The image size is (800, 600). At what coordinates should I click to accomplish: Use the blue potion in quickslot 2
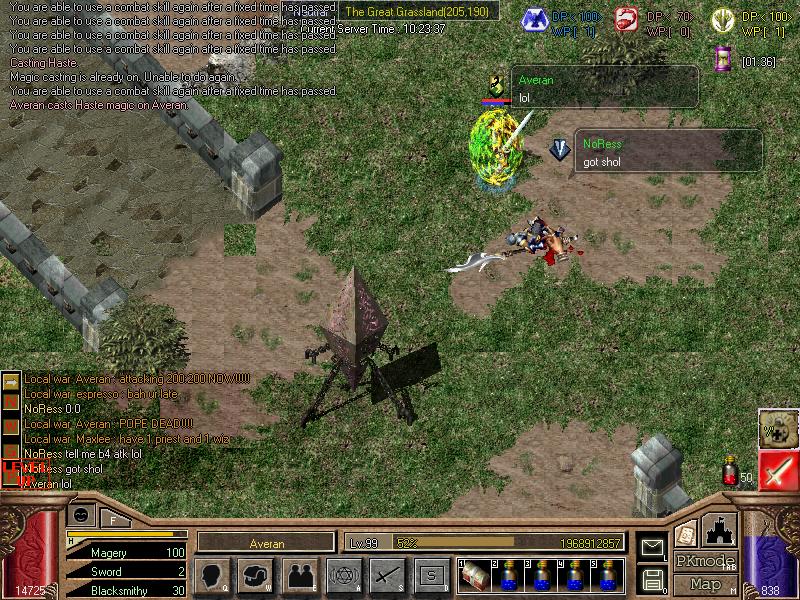(x=509, y=575)
